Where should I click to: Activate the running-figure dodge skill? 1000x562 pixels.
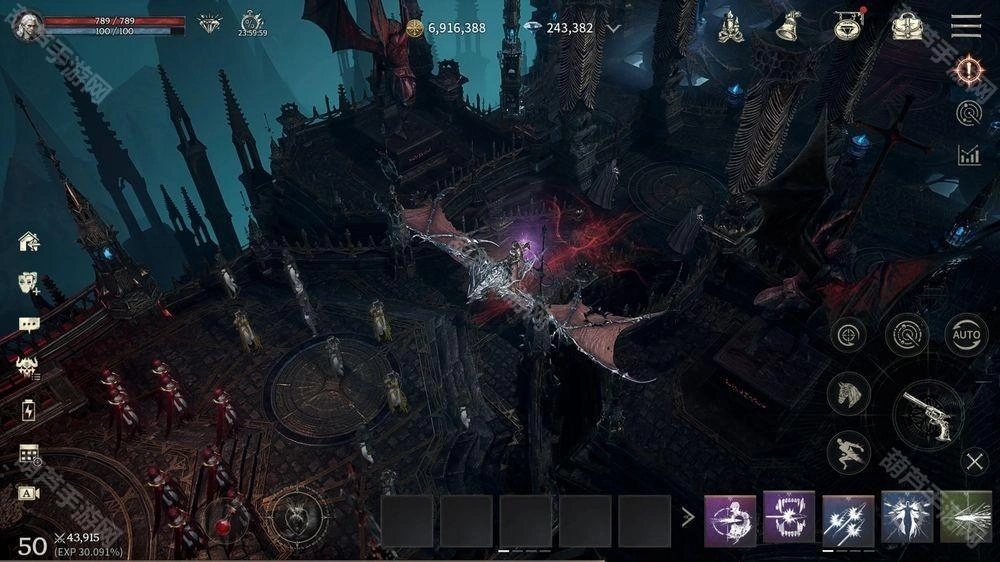point(848,451)
